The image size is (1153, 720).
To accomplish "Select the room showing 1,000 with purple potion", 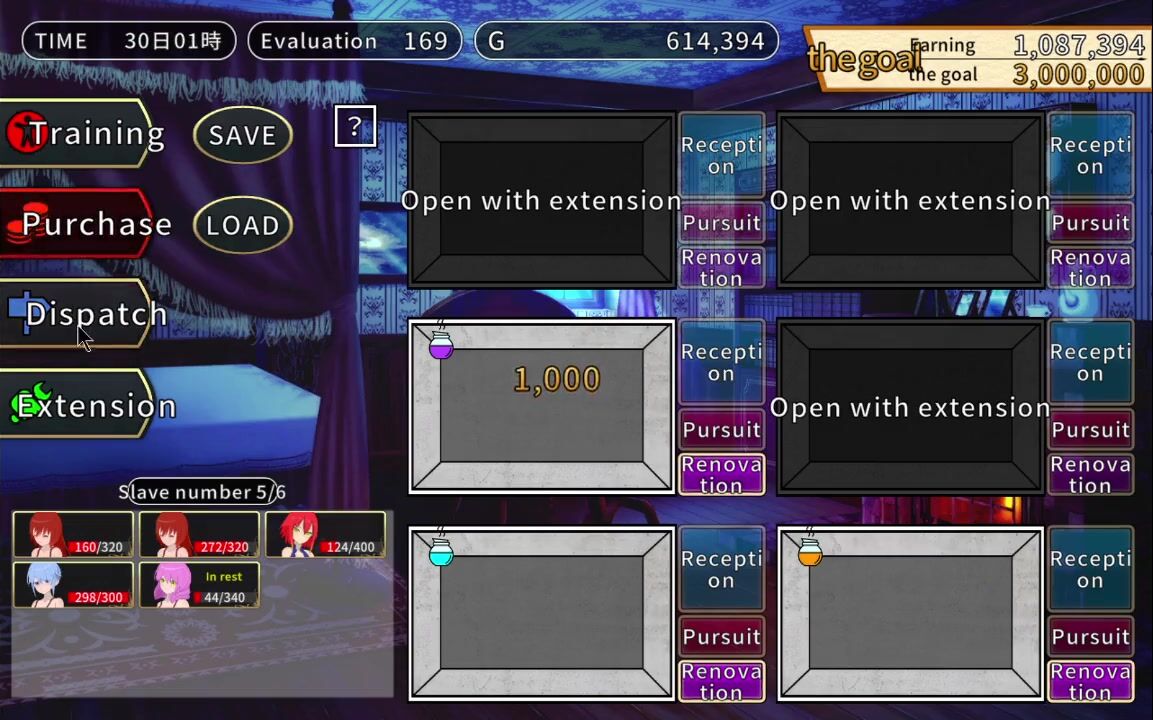I will 541,406.
